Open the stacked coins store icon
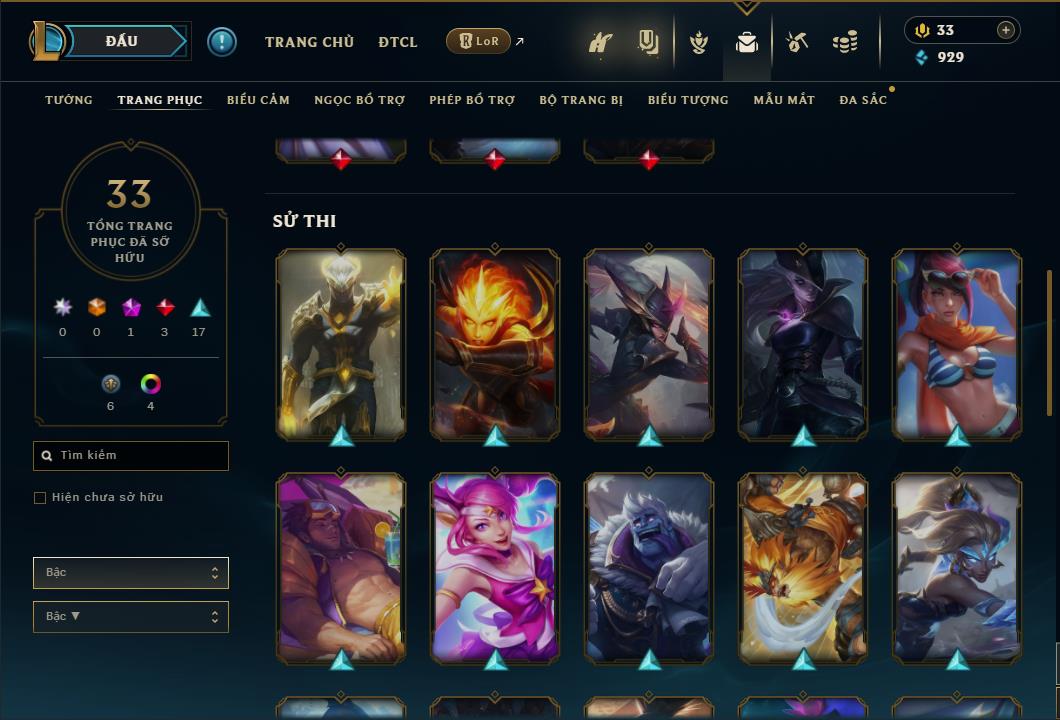Image resolution: width=1060 pixels, height=720 pixels. [845, 42]
